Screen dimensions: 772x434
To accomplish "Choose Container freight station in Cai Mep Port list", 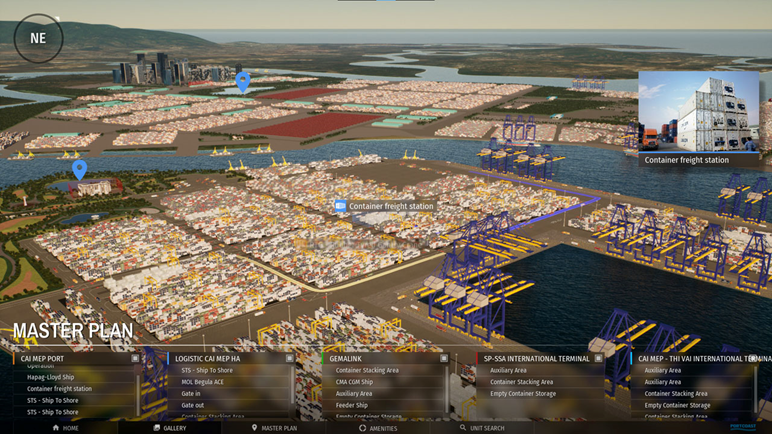I will [x=59, y=389].
